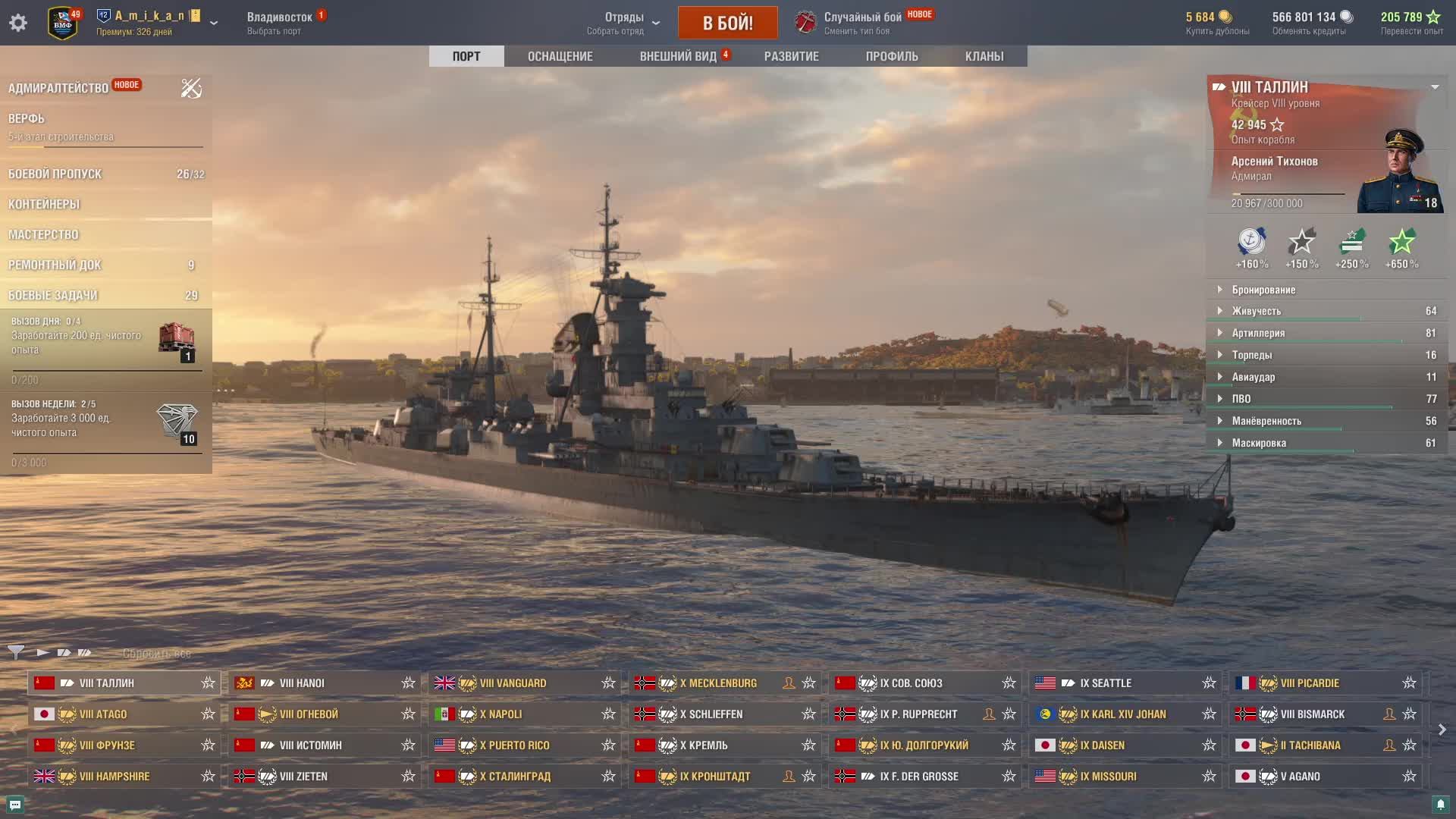Switch to the ОСНАЩЕНИЕ tab
Image resolution: width=1456 pixels, height=819 pixels.
click(x=560, y=56)
